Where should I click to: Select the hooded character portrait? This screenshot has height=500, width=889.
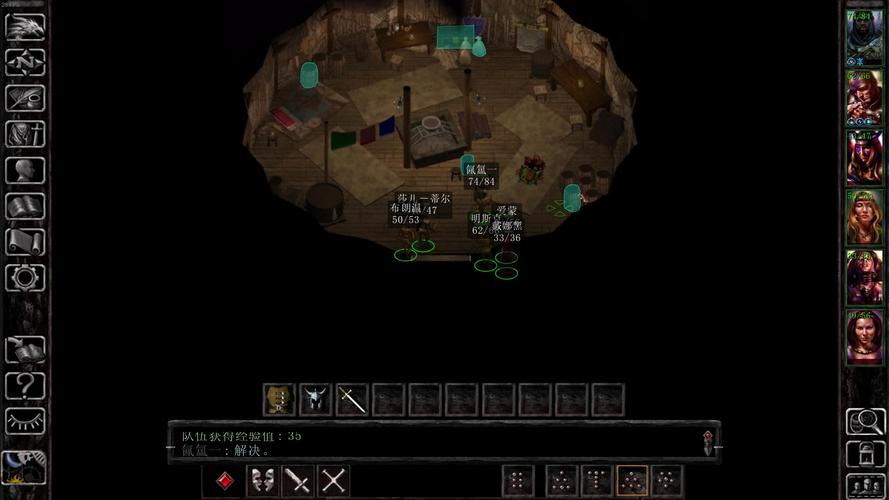864,37
